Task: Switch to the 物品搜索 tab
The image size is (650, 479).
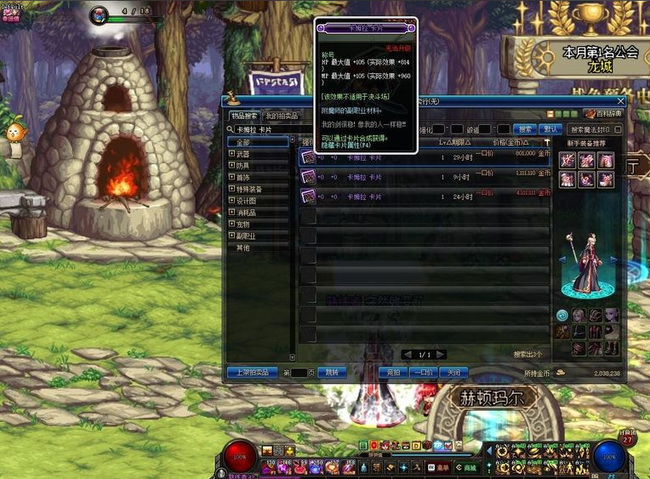Action: [x=243, y=116]
